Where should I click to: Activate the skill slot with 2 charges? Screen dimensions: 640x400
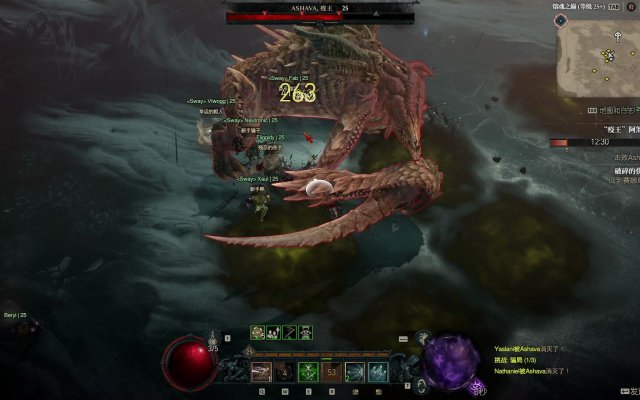click(x=355, y=372)
